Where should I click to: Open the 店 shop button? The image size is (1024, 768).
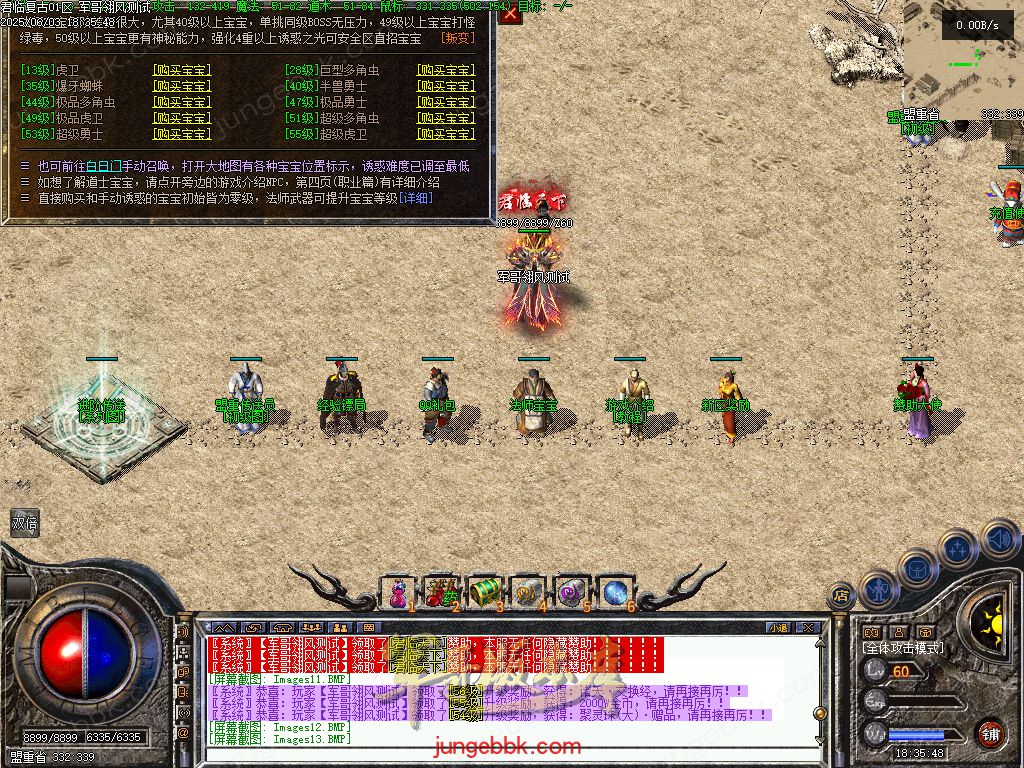[841, 595]
